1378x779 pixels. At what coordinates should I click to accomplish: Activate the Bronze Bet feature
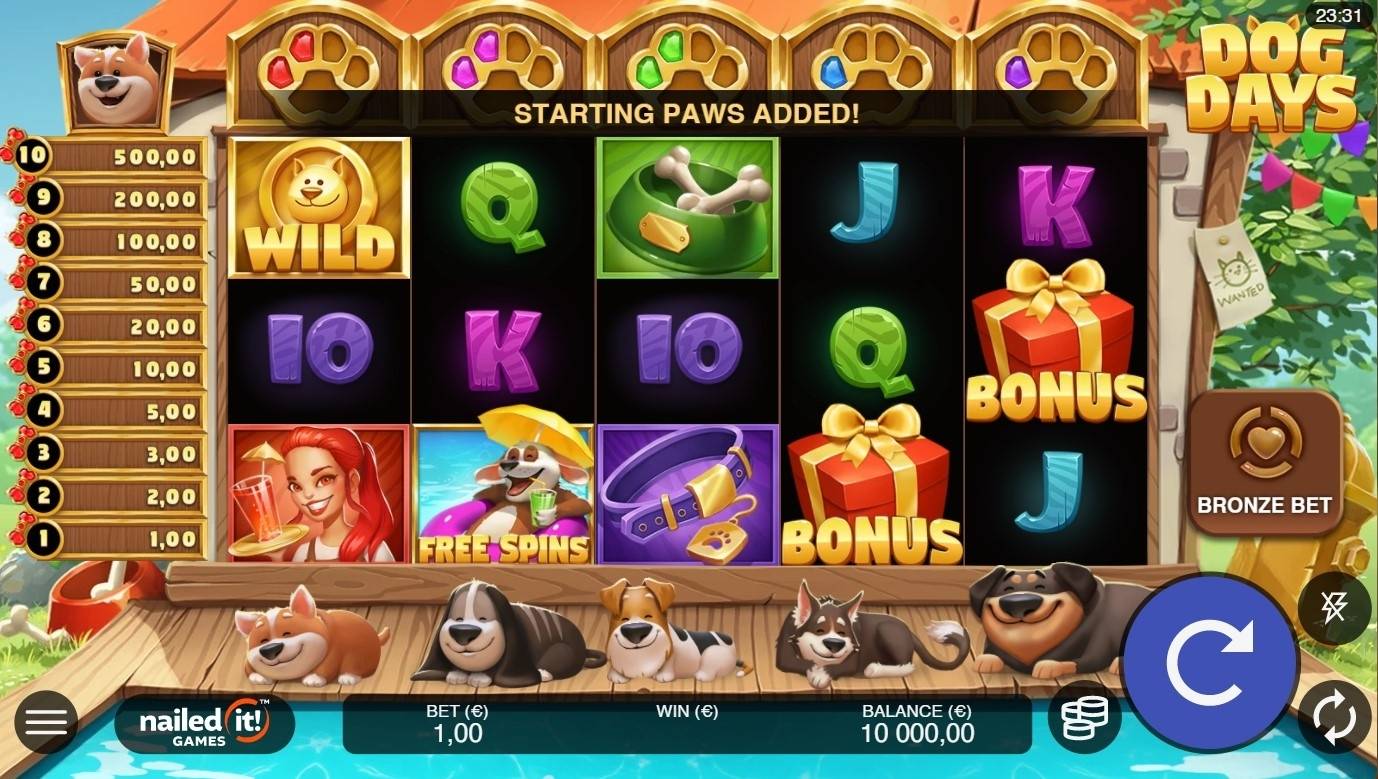click(1264, 462)
